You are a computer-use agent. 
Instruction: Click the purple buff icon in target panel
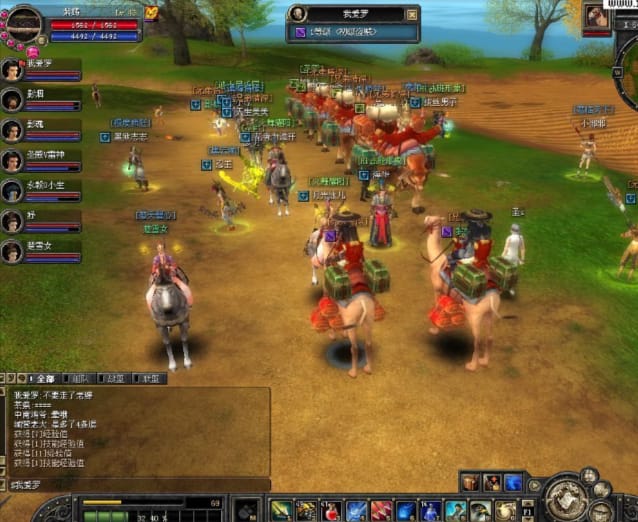(300, 33)
